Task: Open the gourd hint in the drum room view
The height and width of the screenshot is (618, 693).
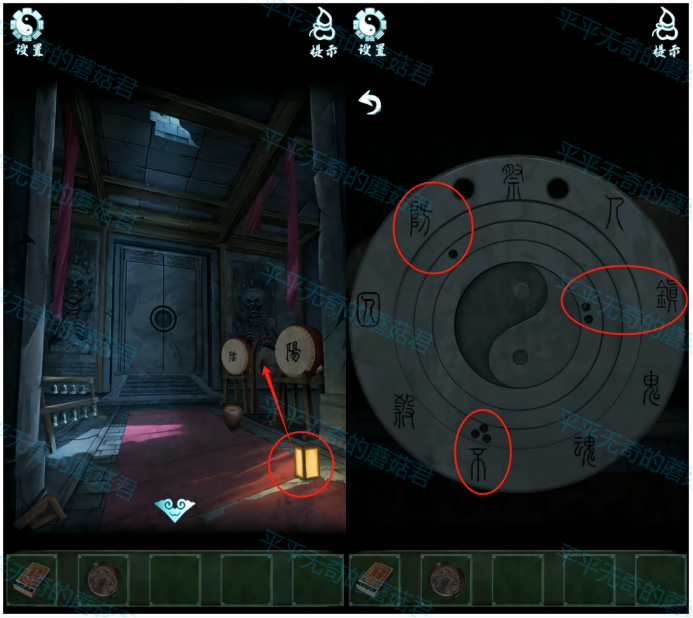Action: coord(323,30)
